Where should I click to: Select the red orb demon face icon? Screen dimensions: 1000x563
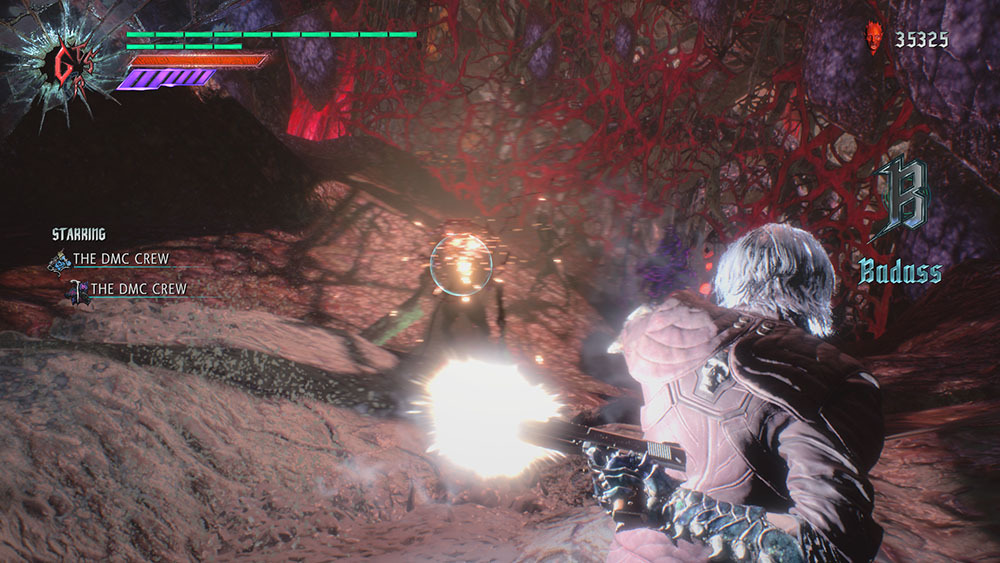click(x=874, y=40)
